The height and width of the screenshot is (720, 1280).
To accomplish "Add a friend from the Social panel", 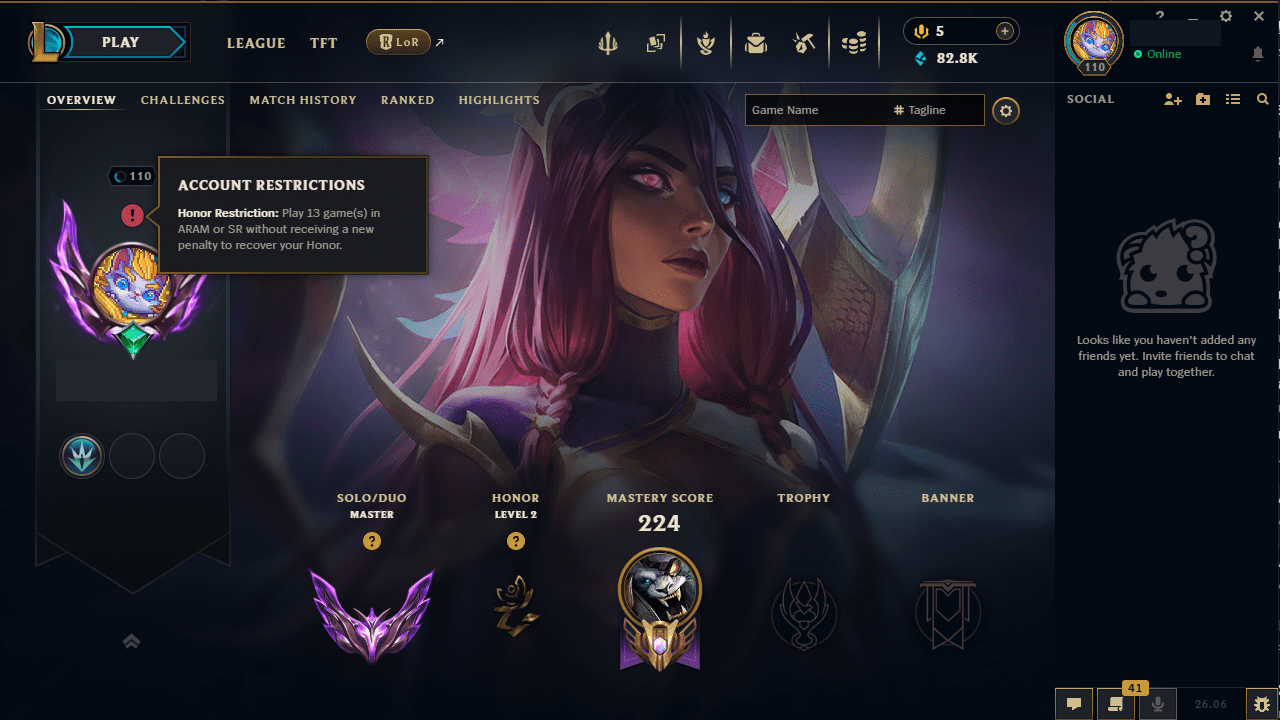I will tap(1172, 99).
